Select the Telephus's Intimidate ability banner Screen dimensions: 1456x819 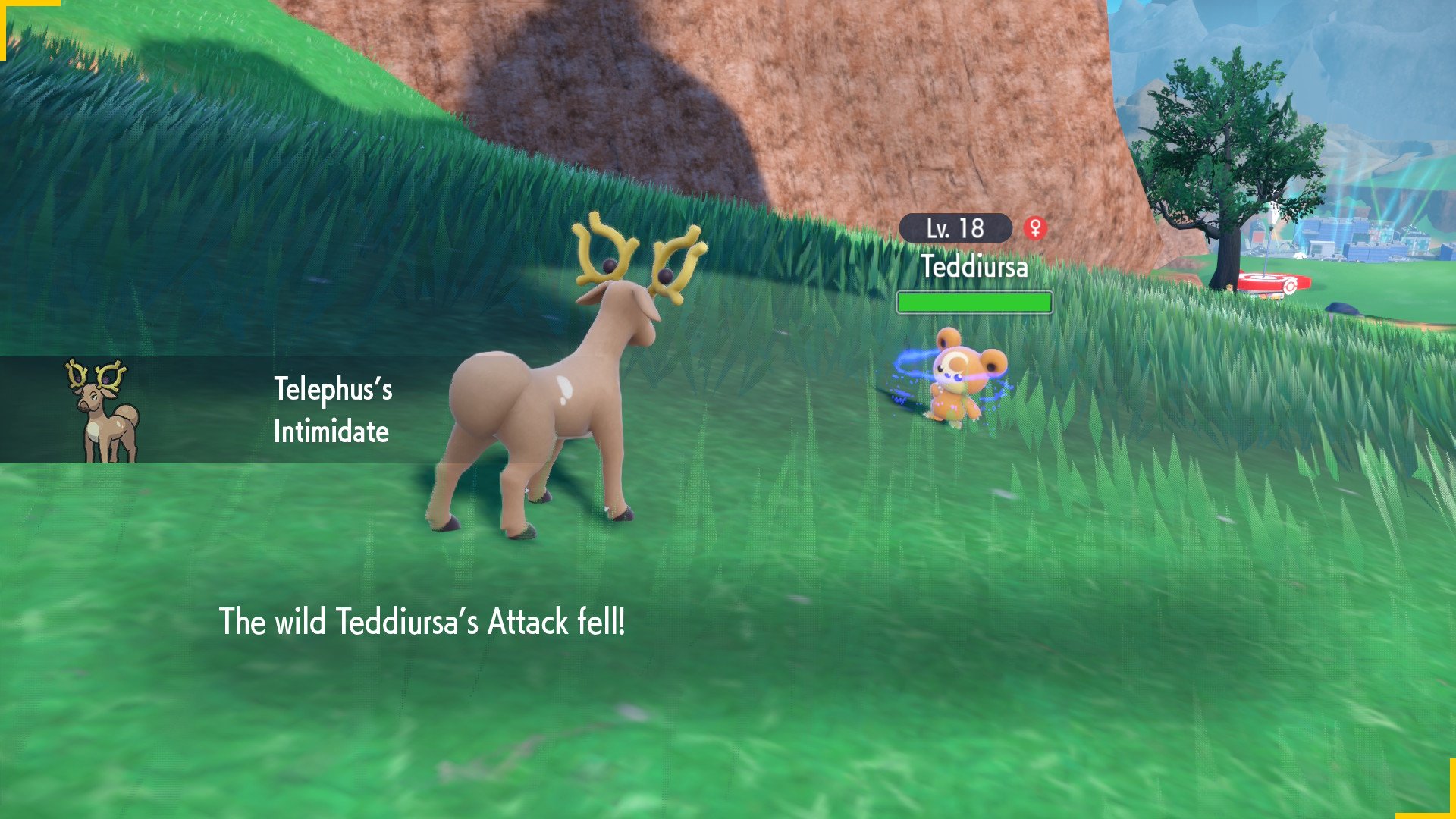(332, 410)
